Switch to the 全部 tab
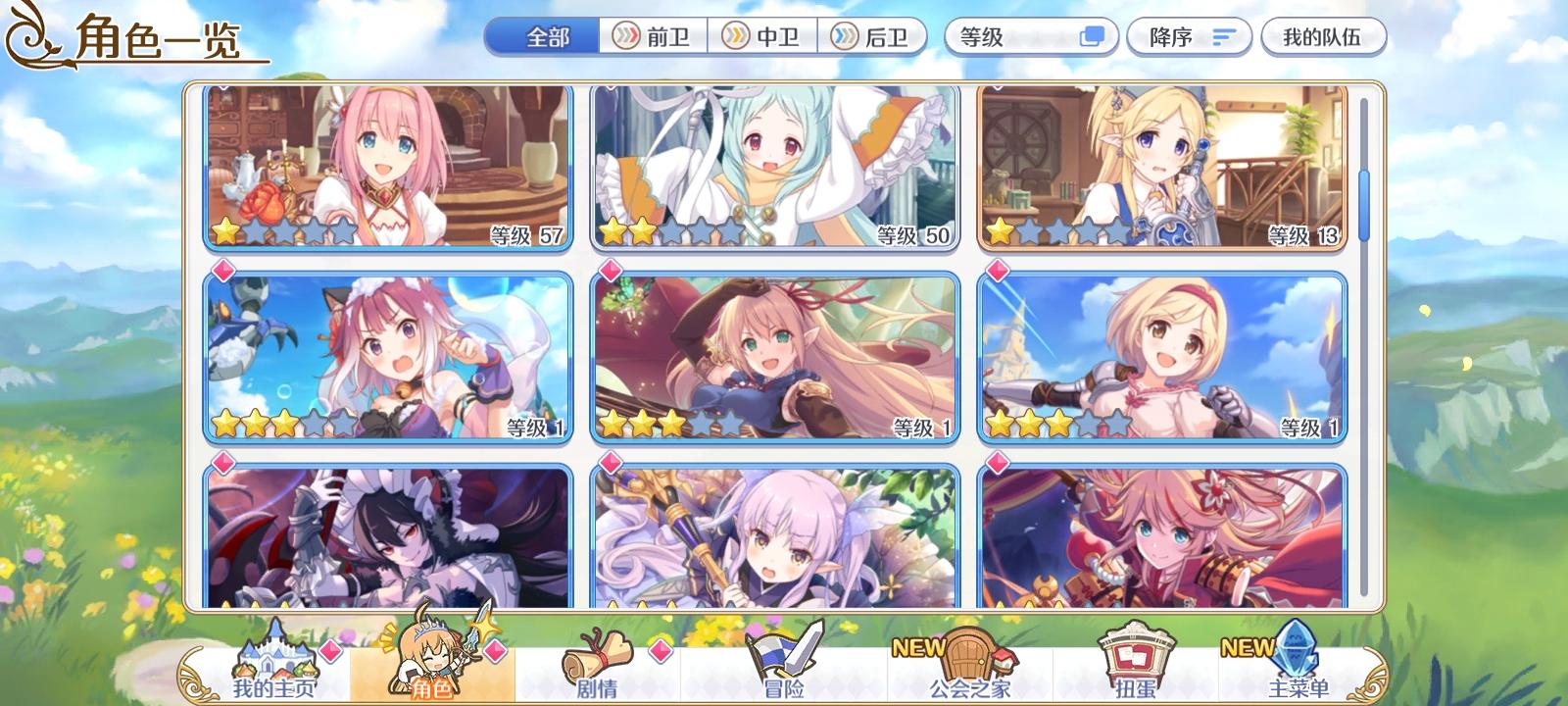The height and width of the screenshot is (706, 1568). (540, 36)
